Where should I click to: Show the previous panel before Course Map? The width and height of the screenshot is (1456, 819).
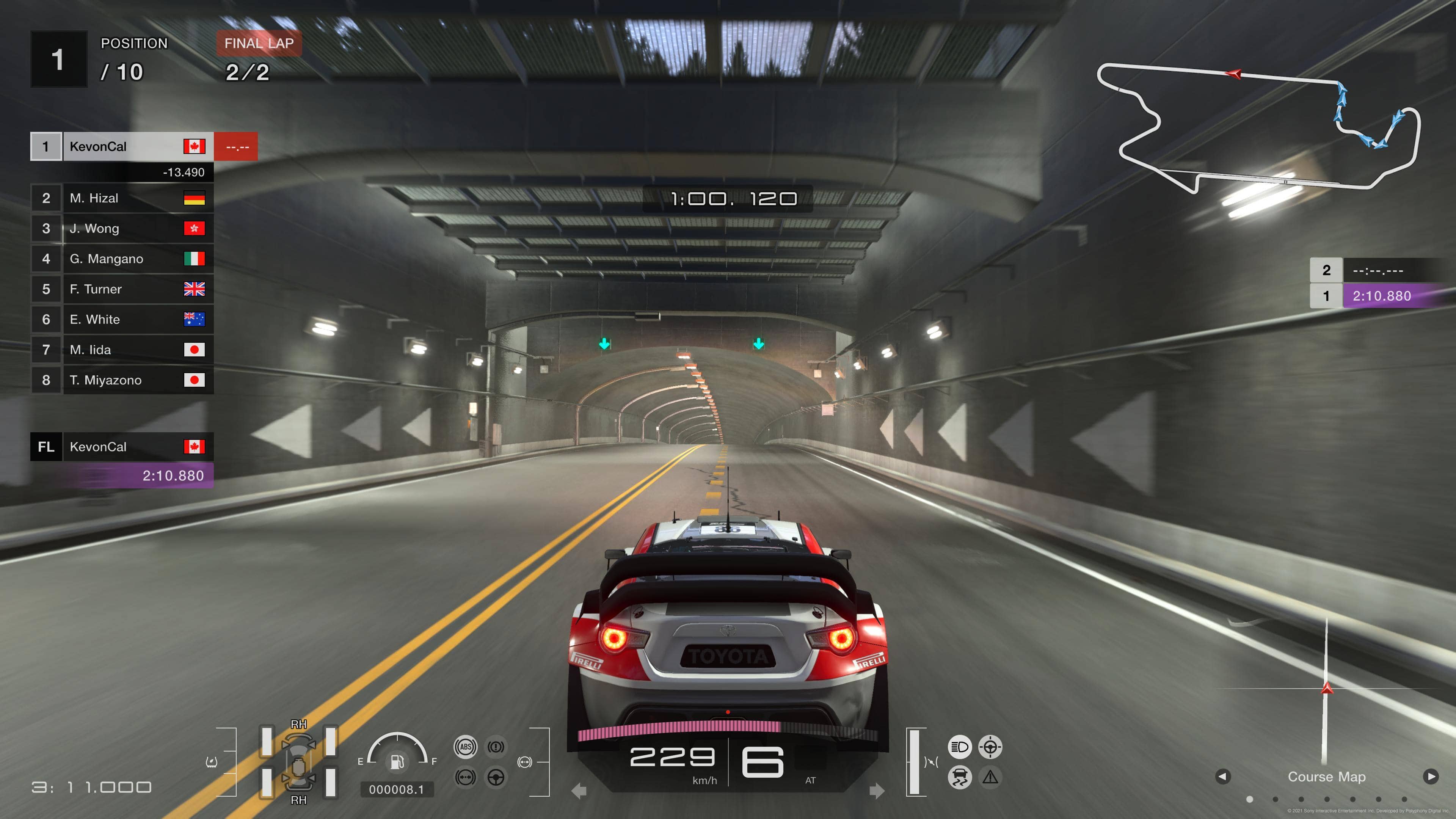(x=1222, y=777)
